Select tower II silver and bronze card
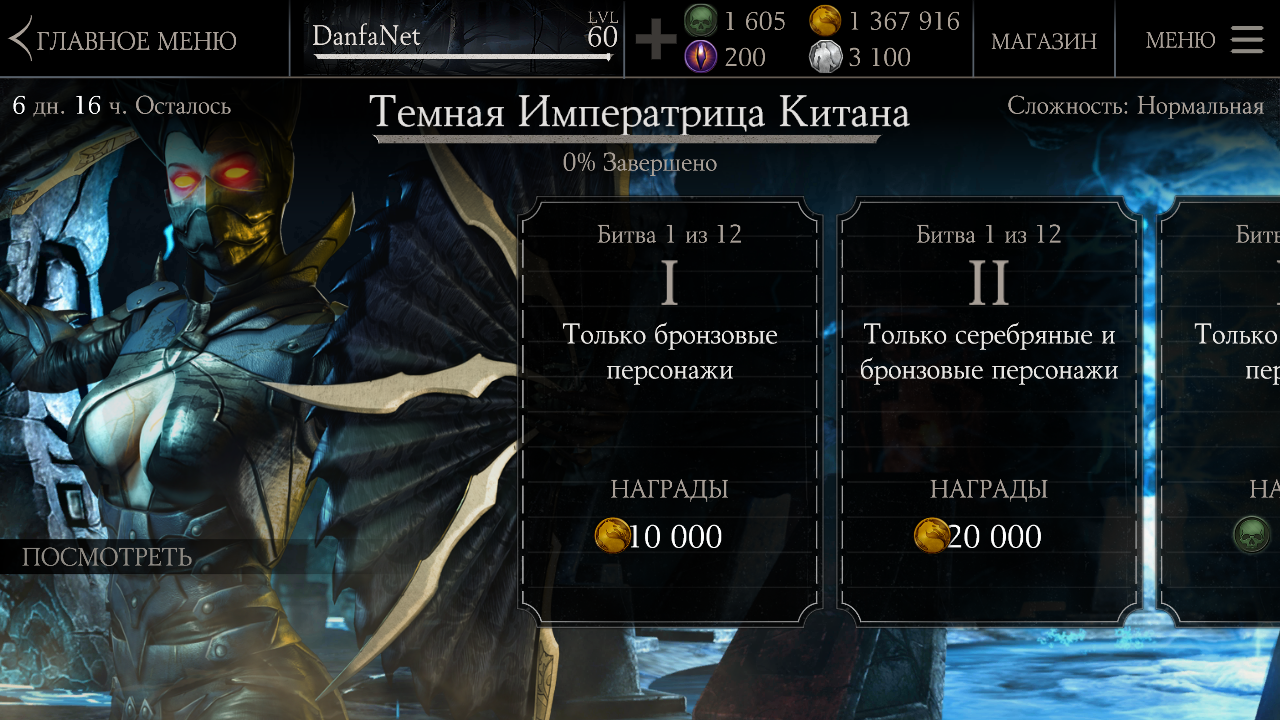 tap(988, 410)
